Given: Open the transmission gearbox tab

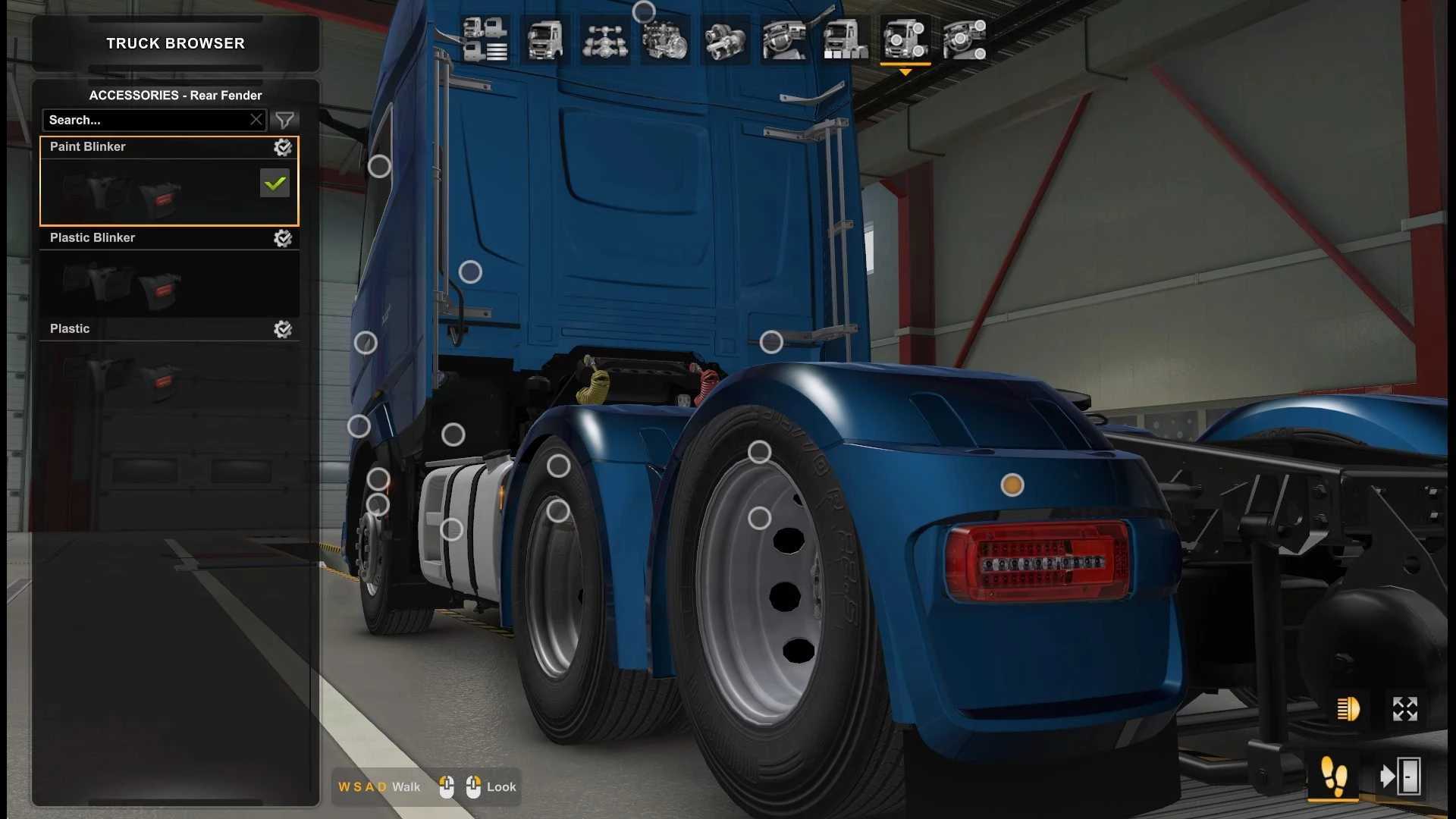Looking at the screenshot, I should click(x=725, y=39).
